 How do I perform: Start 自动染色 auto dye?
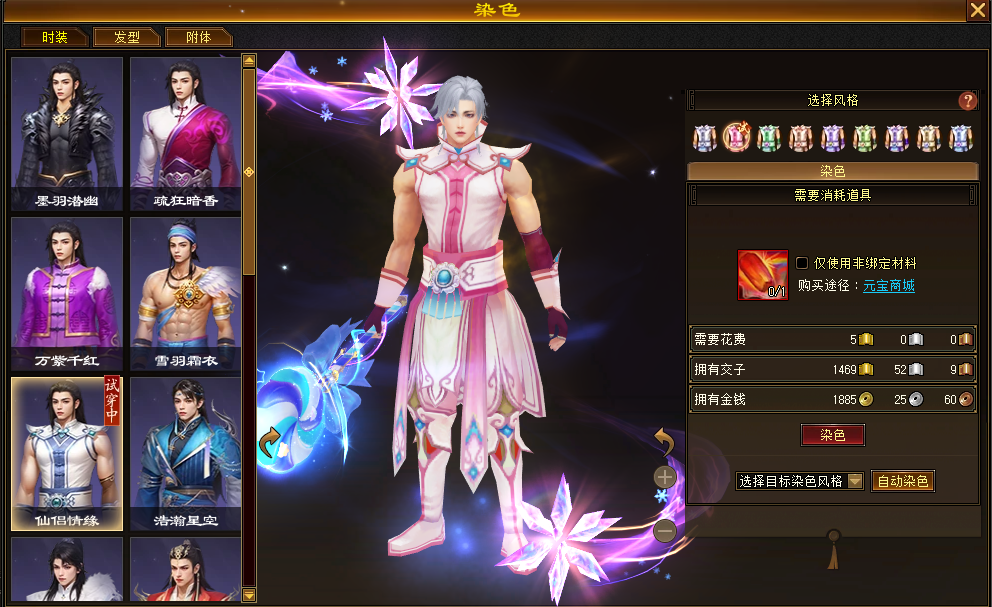(x=903, y=481)
